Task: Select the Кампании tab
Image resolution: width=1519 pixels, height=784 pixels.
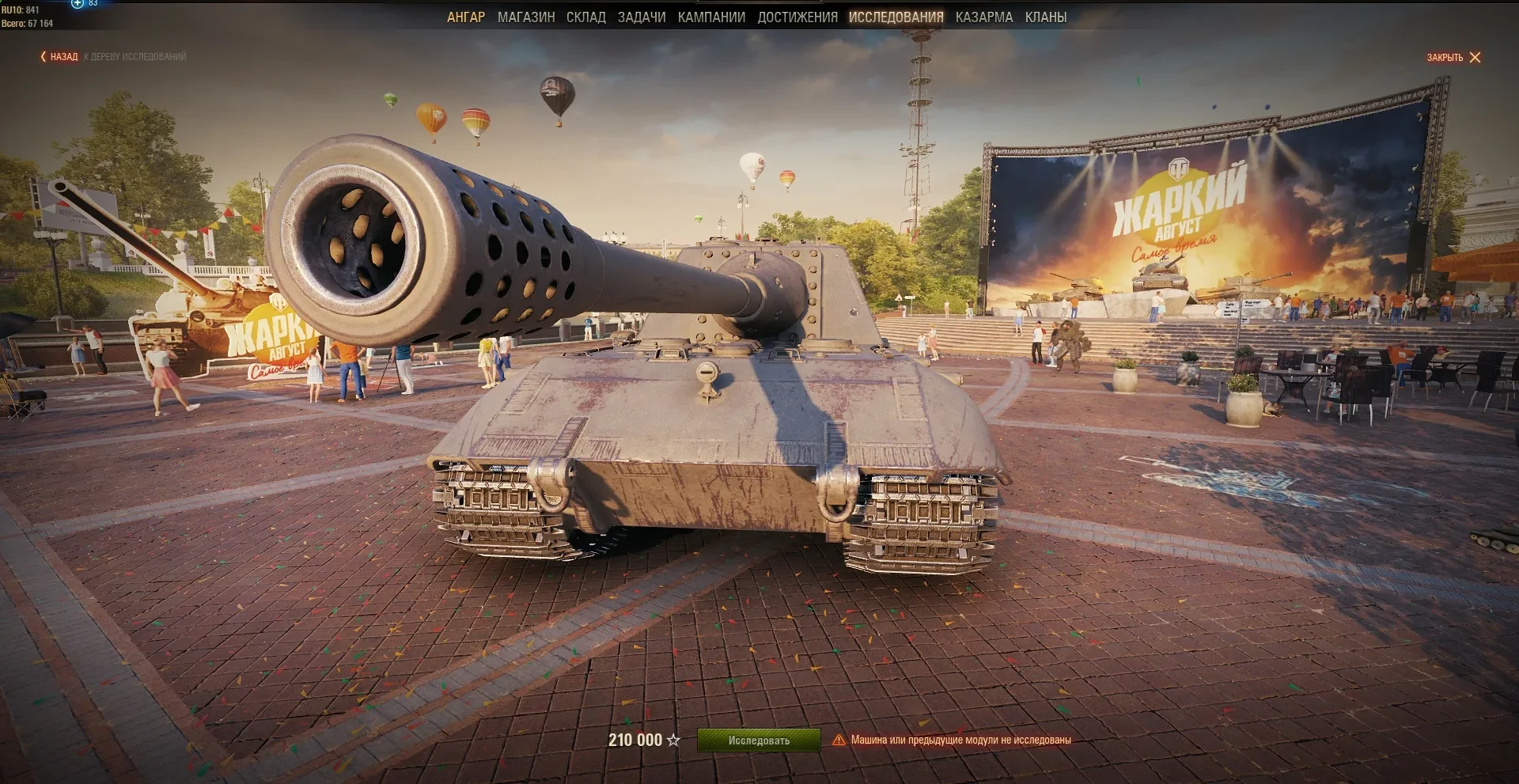Action: (x=711, y=17)
